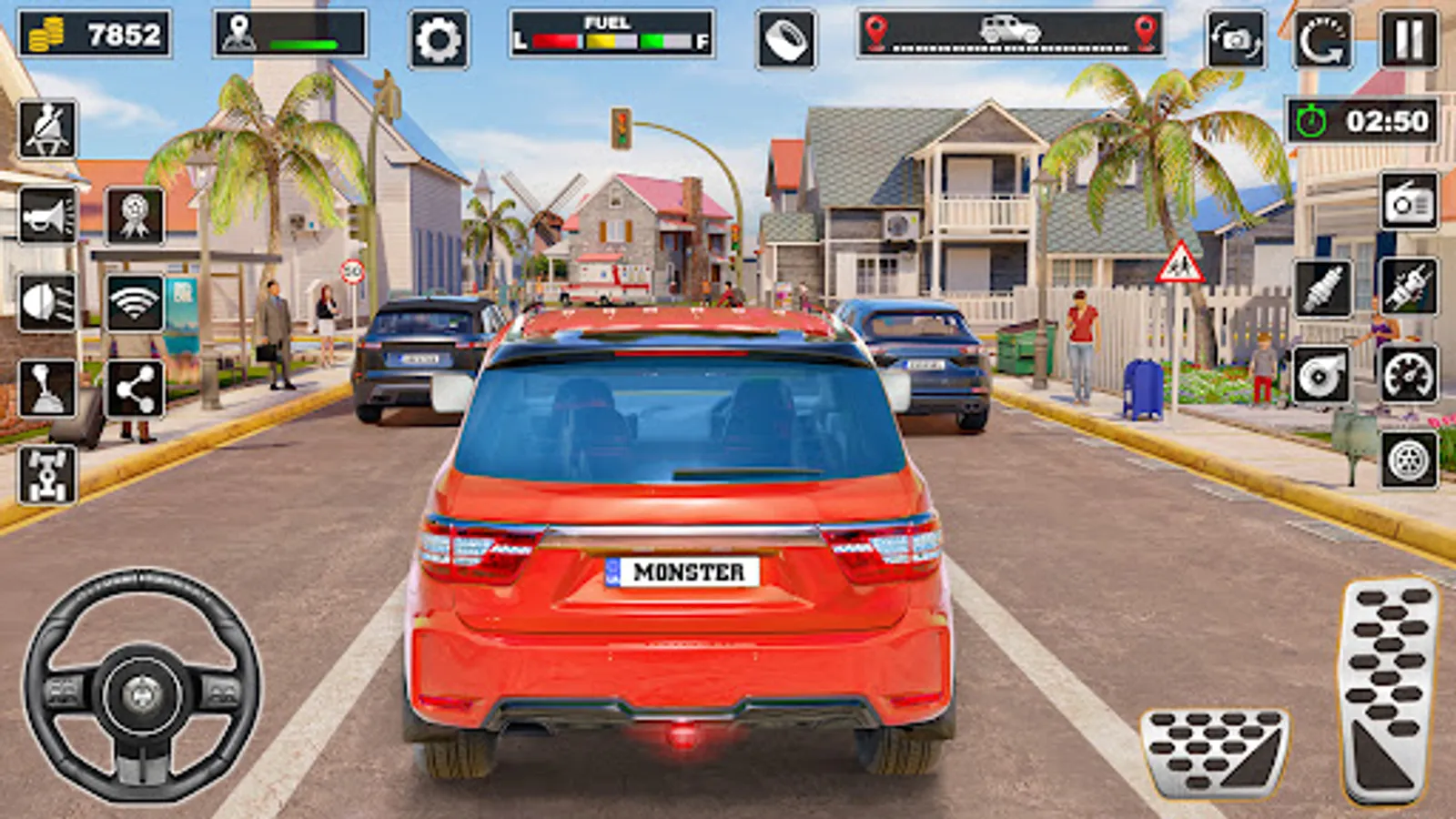Image resolution: width=1456 pixels, height=819 pixels.
Task: Tap the tire icon in top bar
Action: [x=786, y=39]
